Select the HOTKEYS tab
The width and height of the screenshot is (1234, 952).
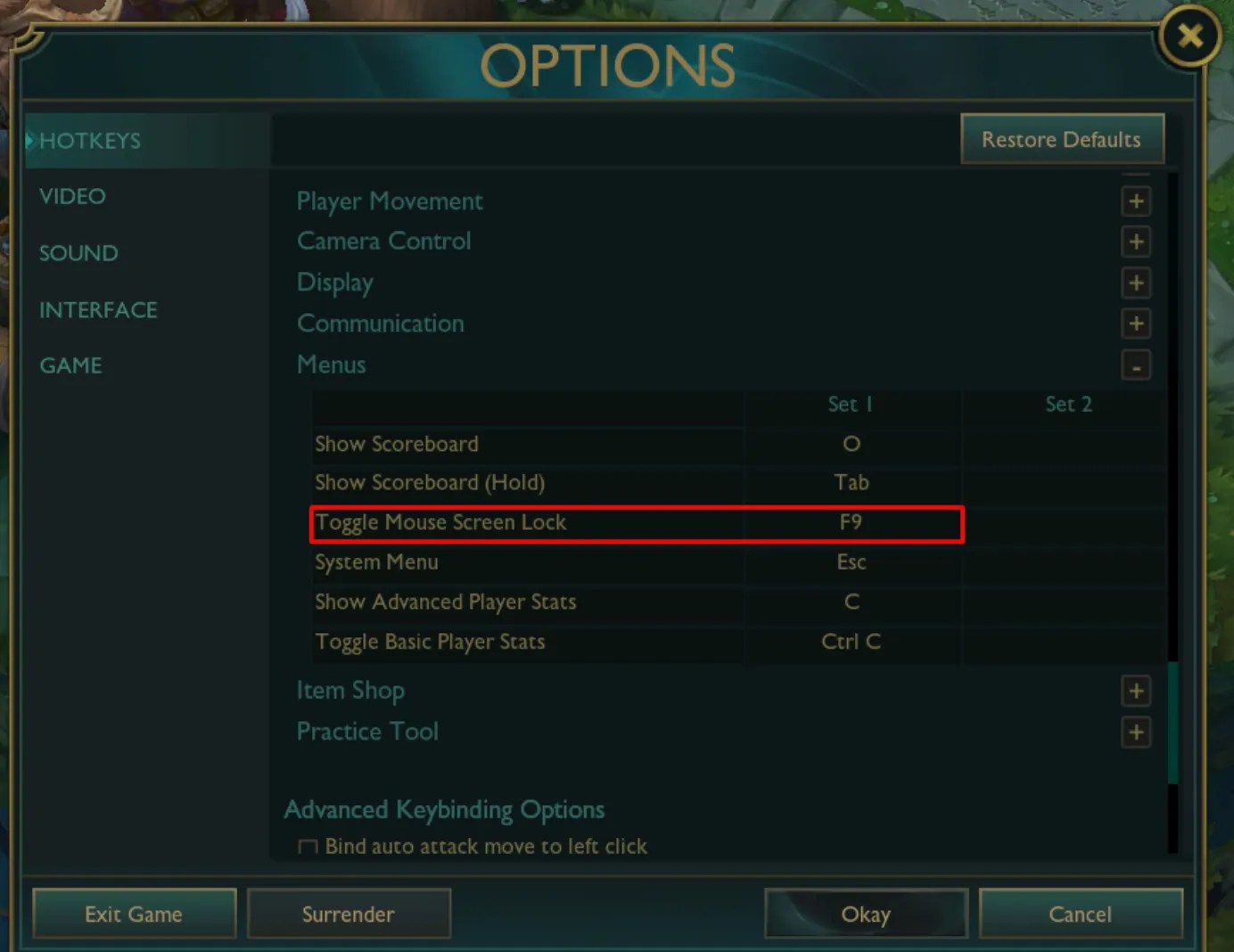89,140
